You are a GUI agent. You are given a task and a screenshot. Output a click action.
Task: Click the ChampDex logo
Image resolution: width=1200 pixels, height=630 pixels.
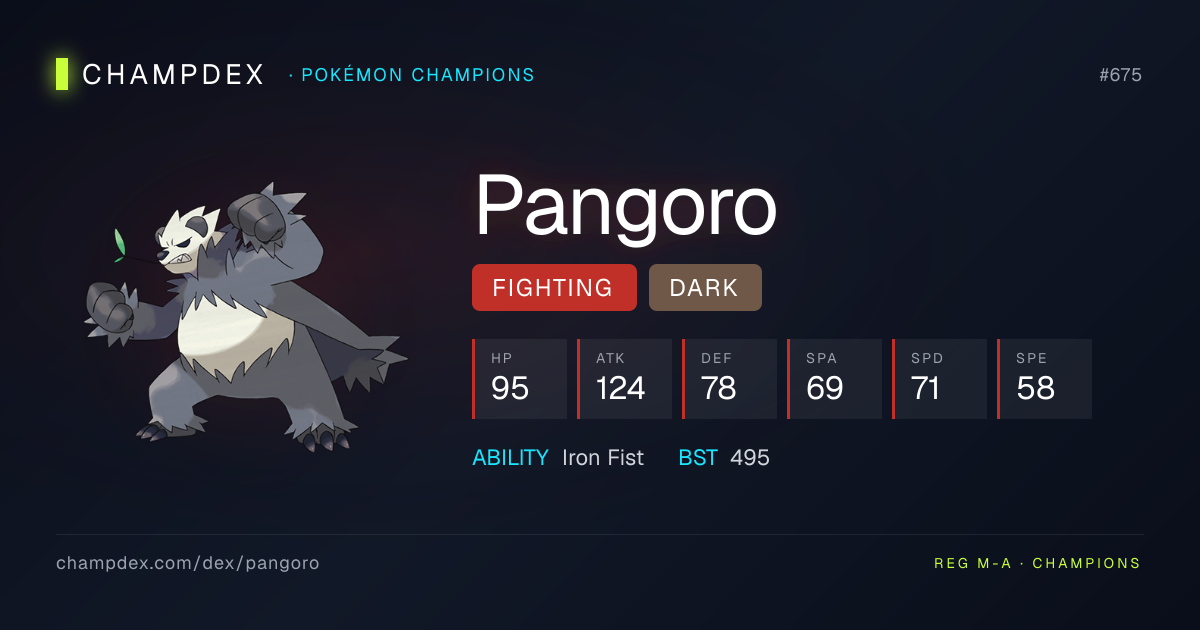point(160,75)
